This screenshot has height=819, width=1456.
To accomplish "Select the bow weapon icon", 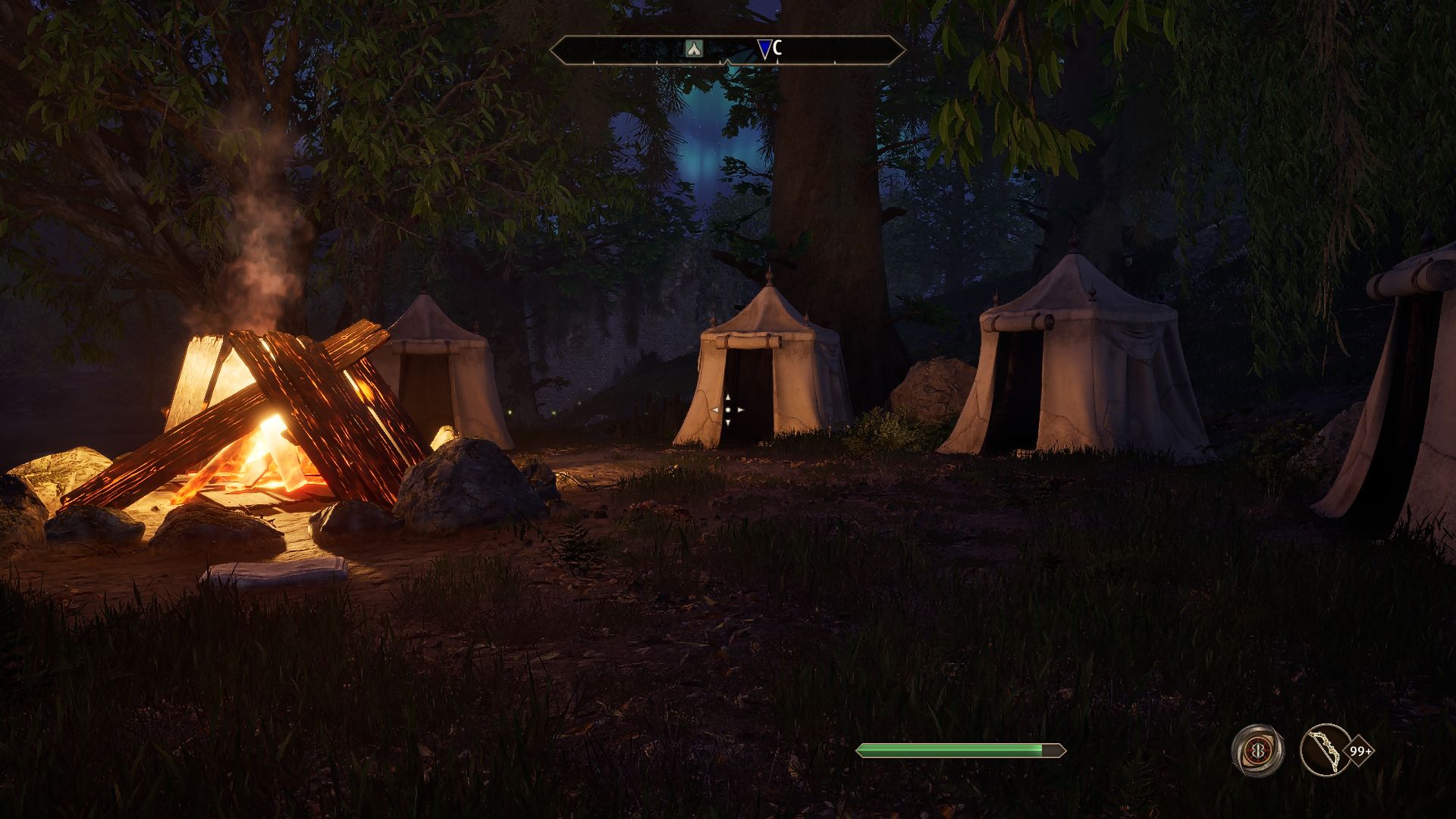I will coord(1325,751).
